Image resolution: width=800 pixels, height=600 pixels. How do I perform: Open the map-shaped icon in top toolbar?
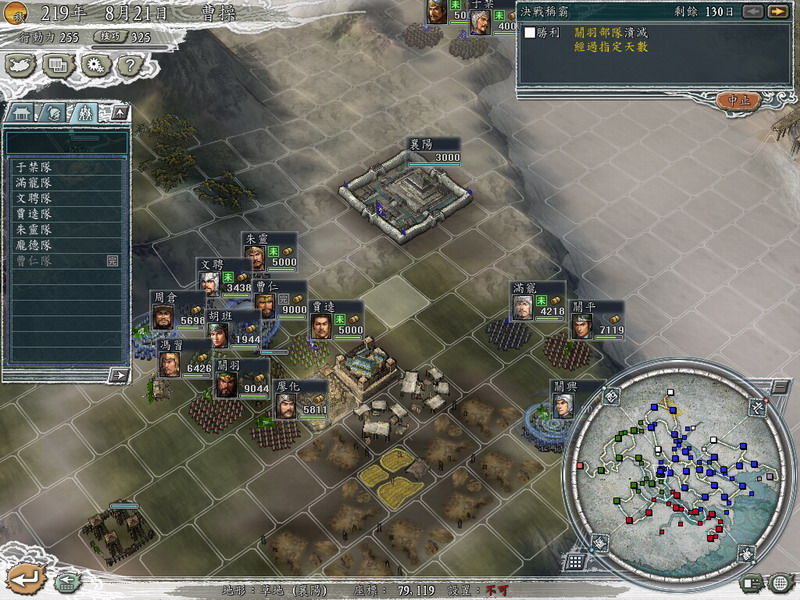[21, 65]
